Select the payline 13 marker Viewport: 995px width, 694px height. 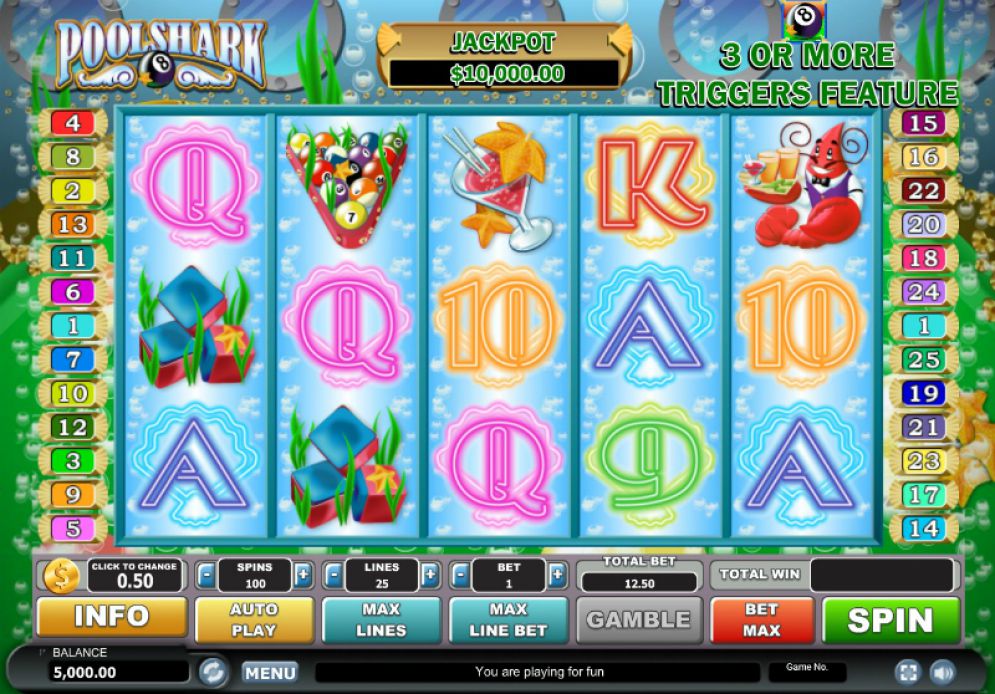tap(72, 224)
